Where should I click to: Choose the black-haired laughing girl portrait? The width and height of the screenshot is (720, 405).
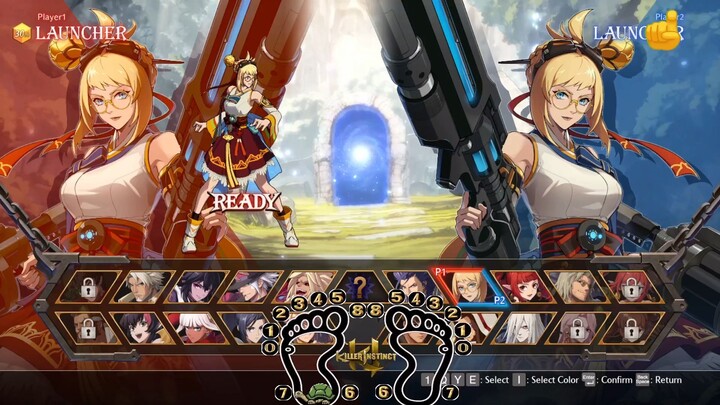click(140, 326)
